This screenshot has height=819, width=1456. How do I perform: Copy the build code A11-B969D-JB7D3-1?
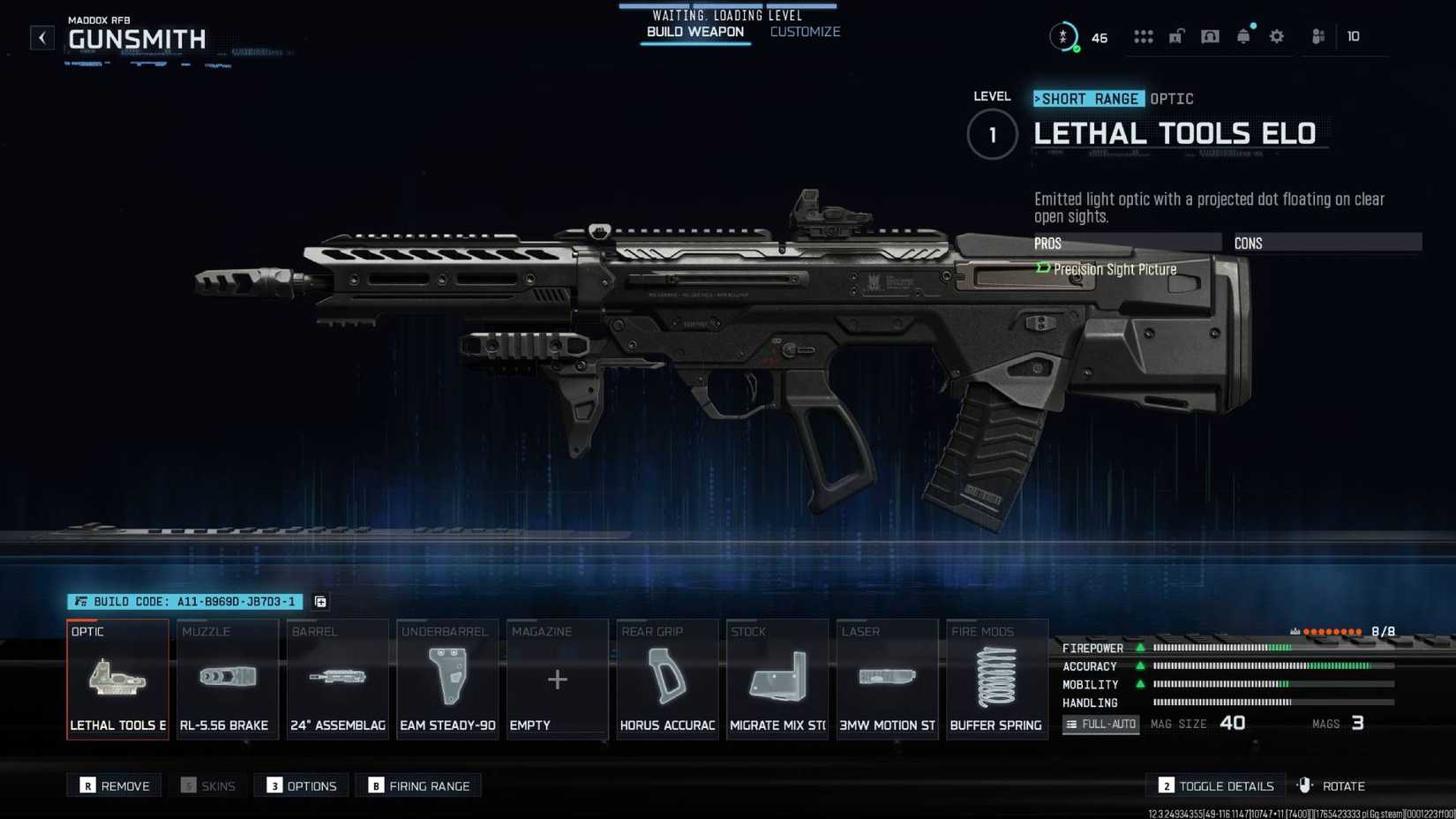(319, 602)
